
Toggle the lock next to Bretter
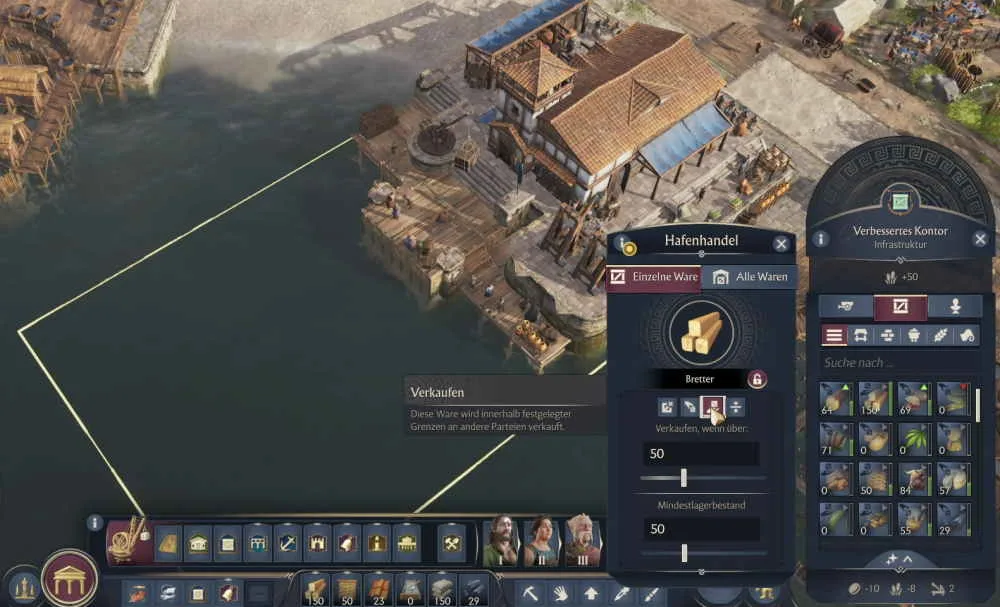coord(757,379)
